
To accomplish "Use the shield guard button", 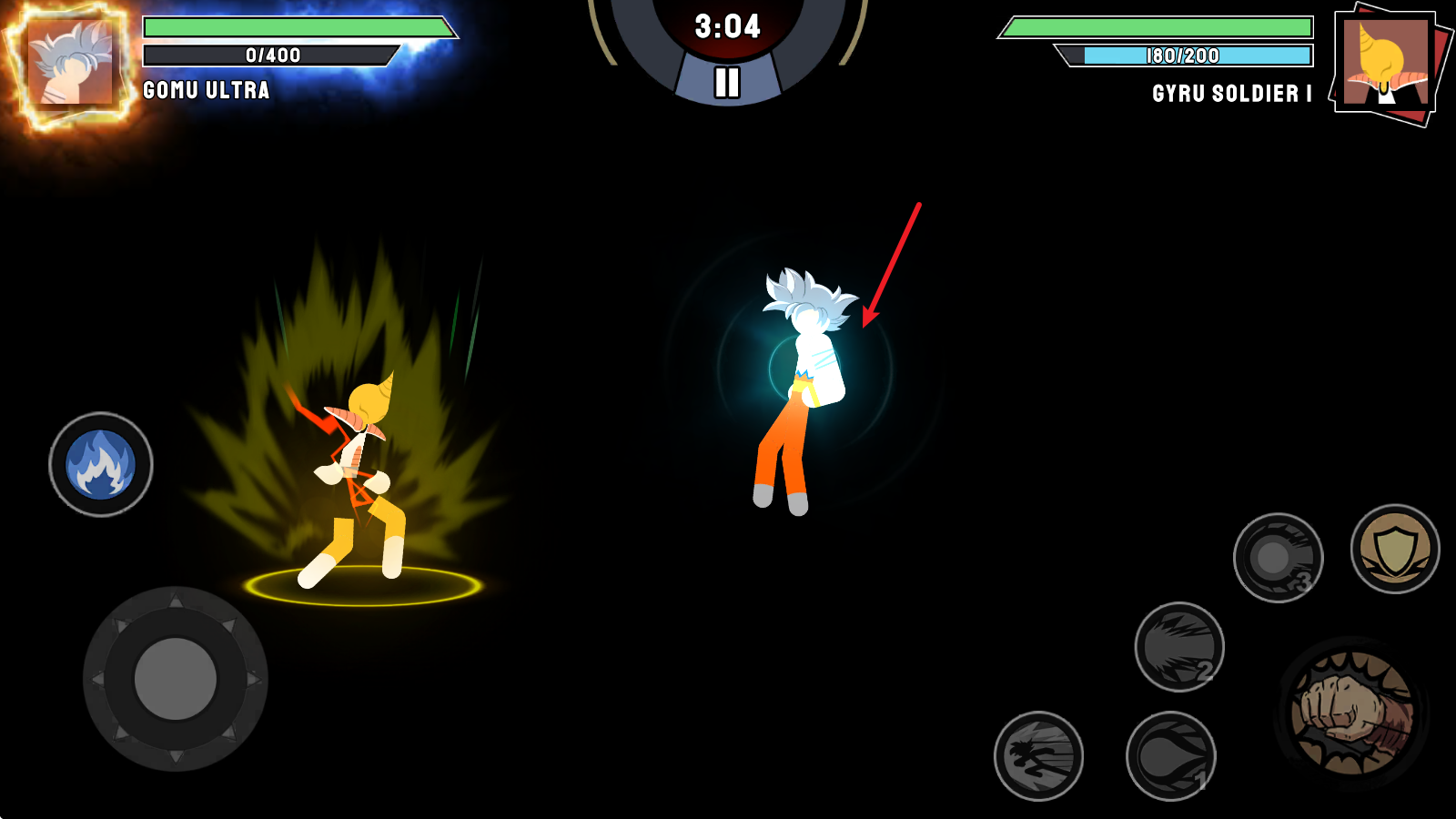I will pos(1394,550).
